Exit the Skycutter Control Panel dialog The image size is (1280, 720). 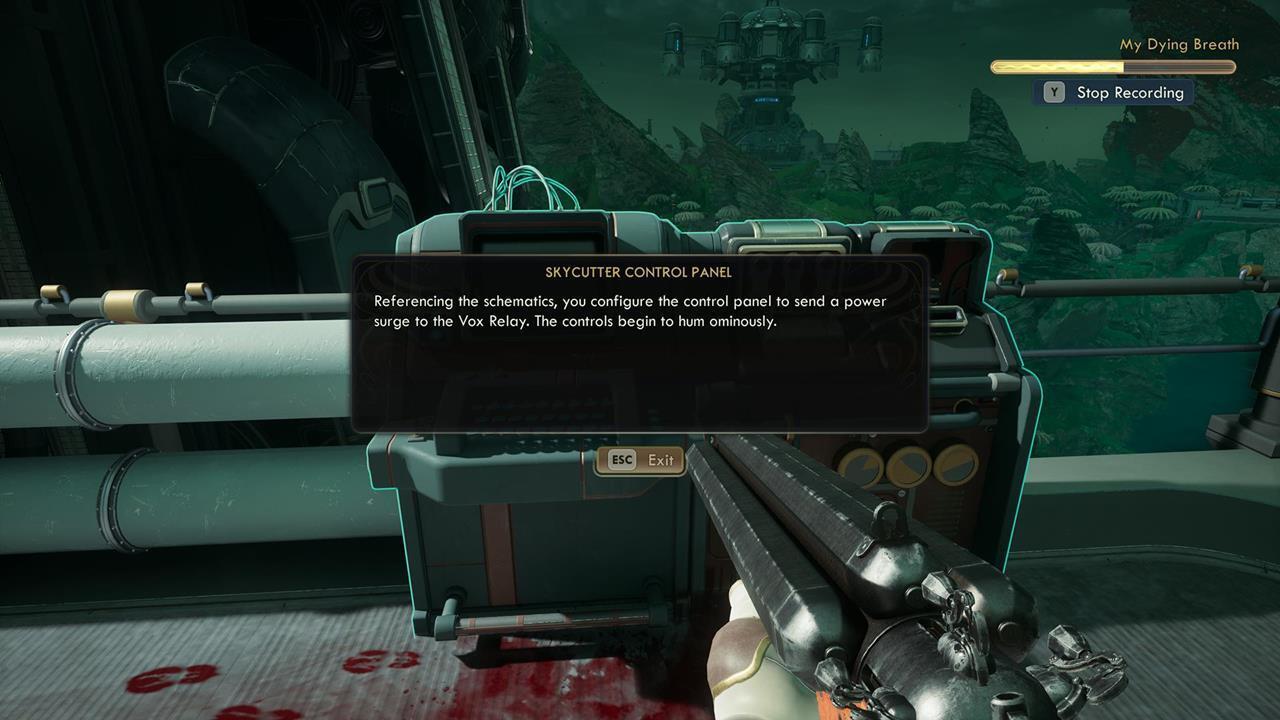pos(640,460)
